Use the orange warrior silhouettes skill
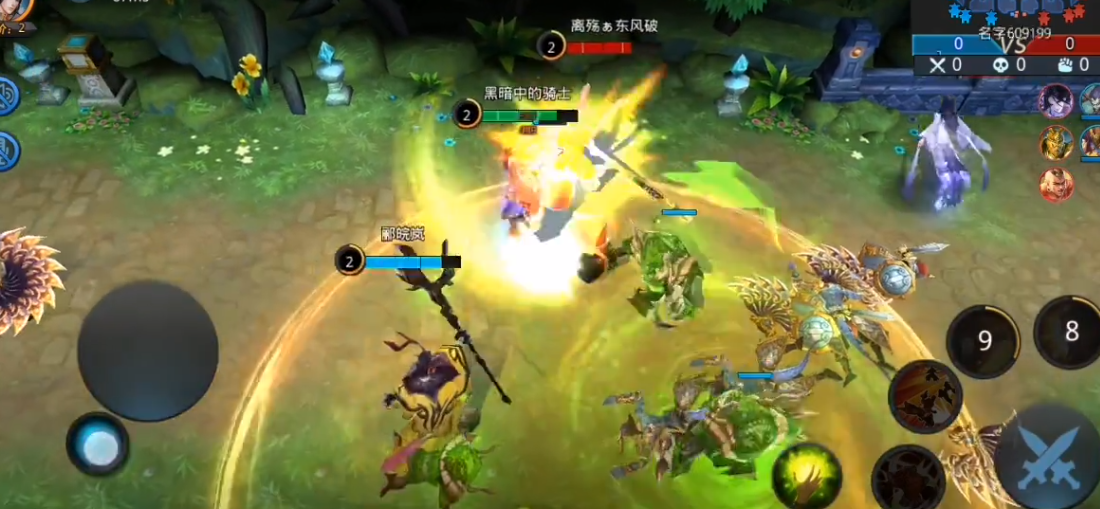 [x=925, y=396]
